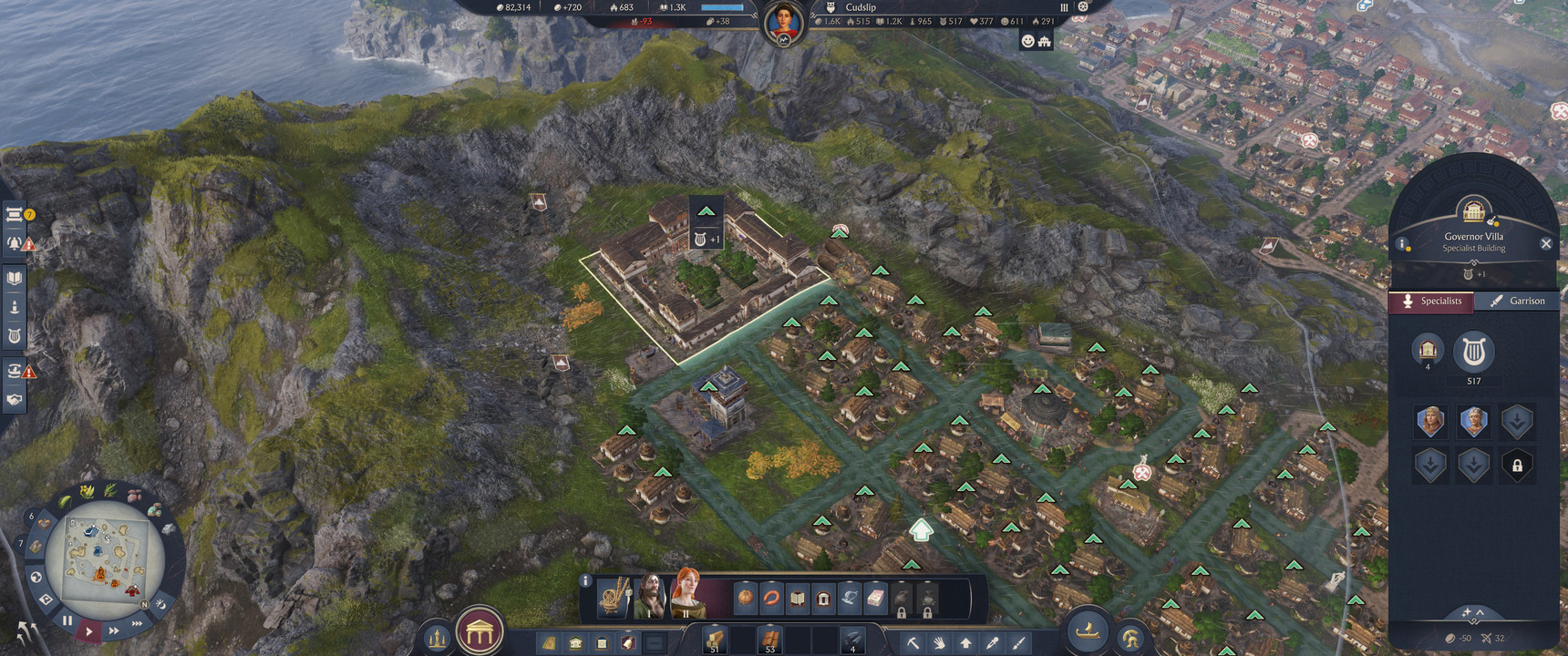Open the Governor Villa info button
Image resolution: width=1568 pixels, height=656 pixels.
(x=1405, y=244)
